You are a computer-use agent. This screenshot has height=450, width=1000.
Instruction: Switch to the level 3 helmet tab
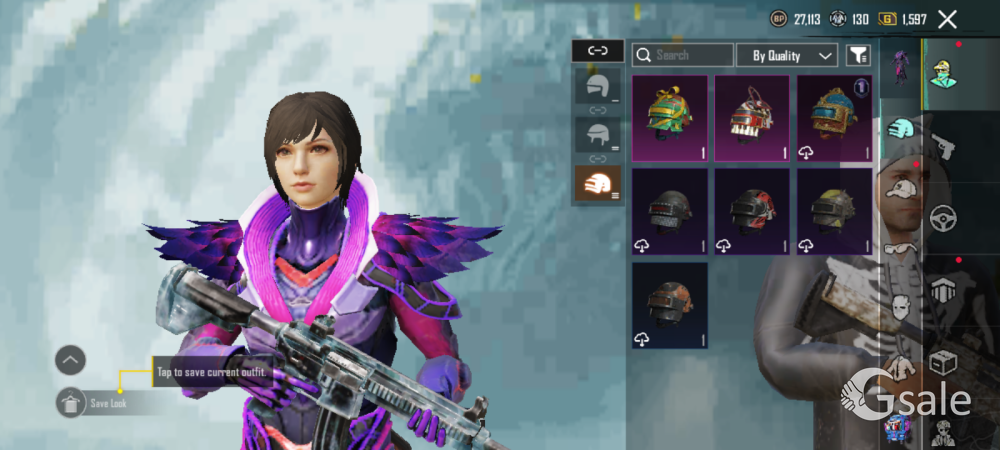point(597,184)
